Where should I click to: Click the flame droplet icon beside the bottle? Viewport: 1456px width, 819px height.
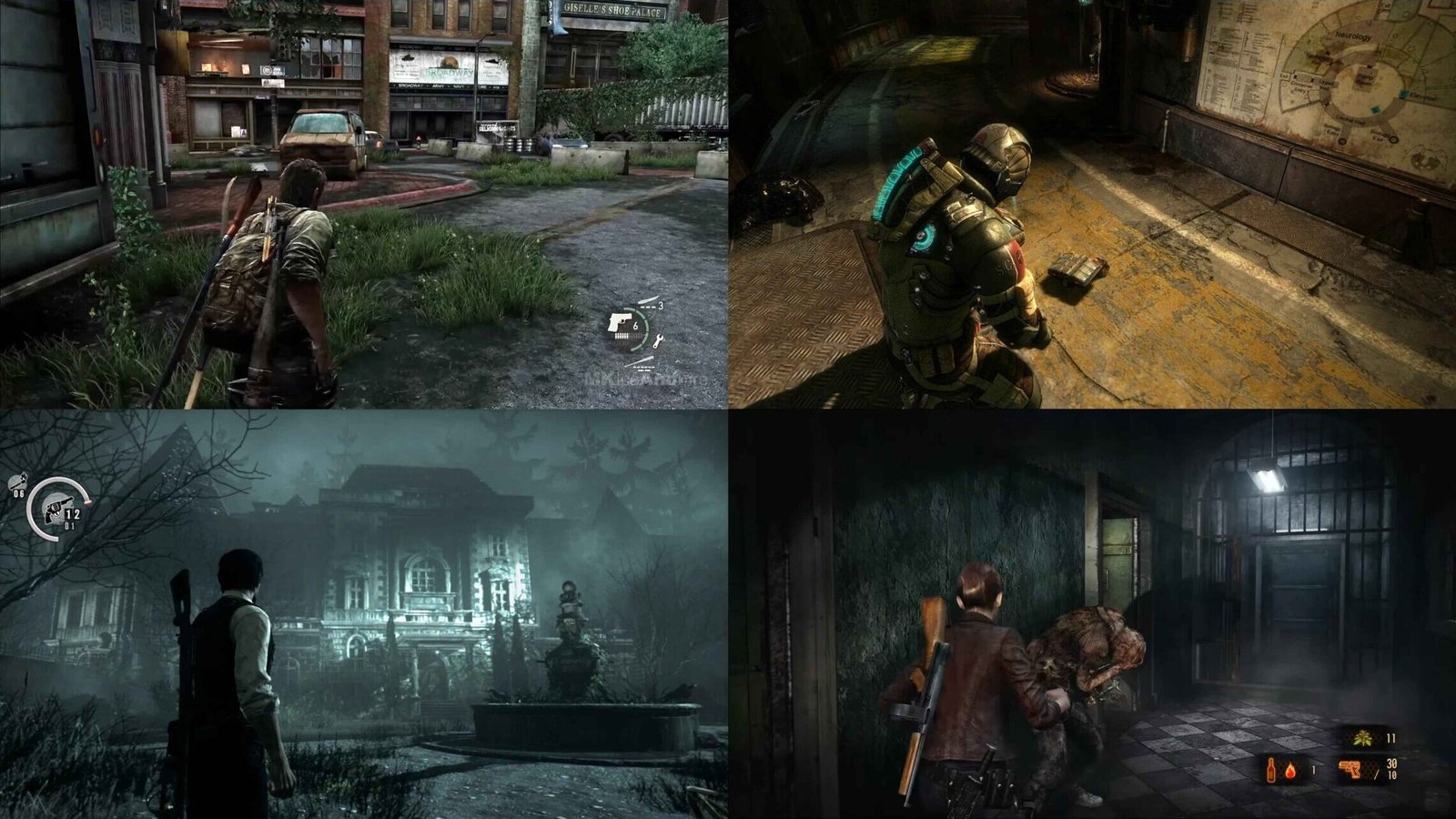pos(1290,770)
